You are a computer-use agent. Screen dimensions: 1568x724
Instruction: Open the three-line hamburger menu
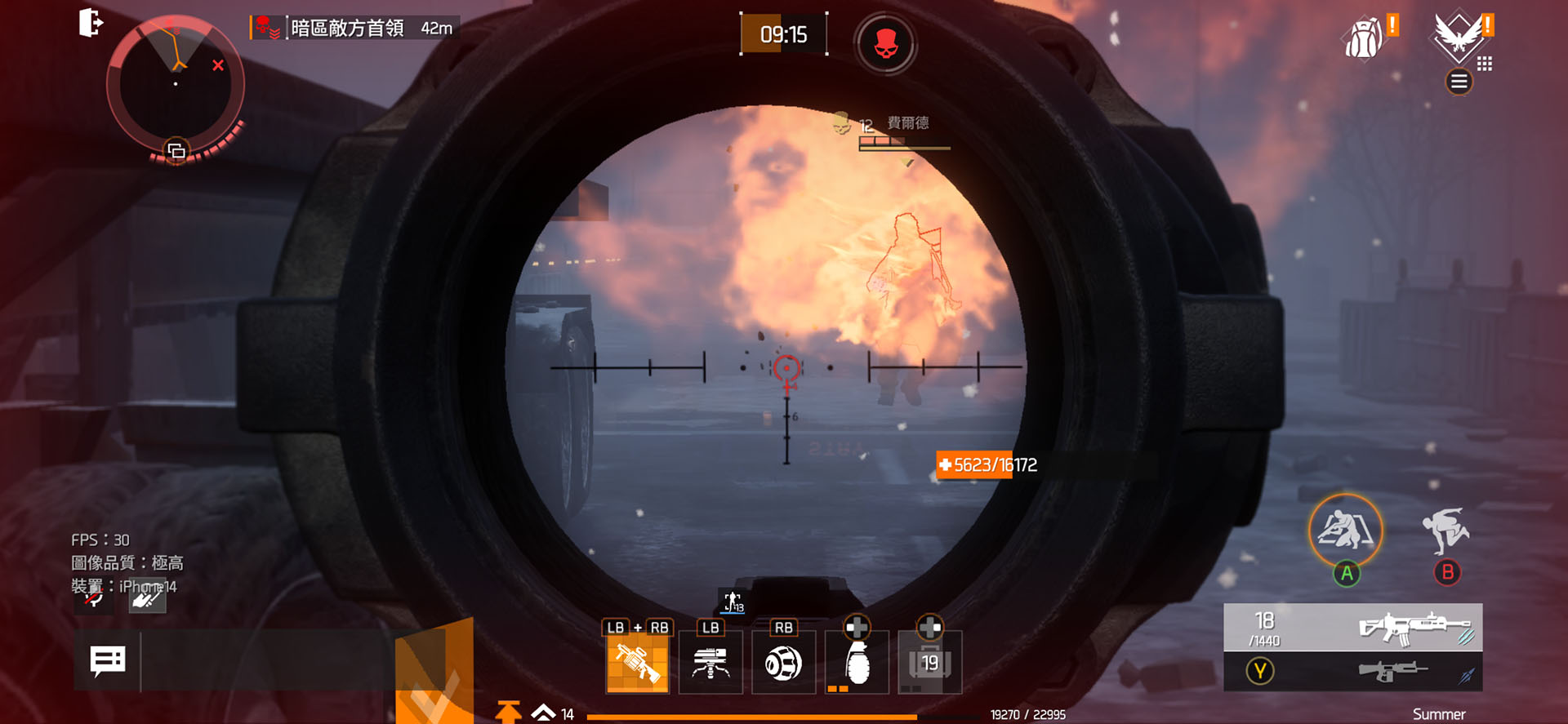1459,82
